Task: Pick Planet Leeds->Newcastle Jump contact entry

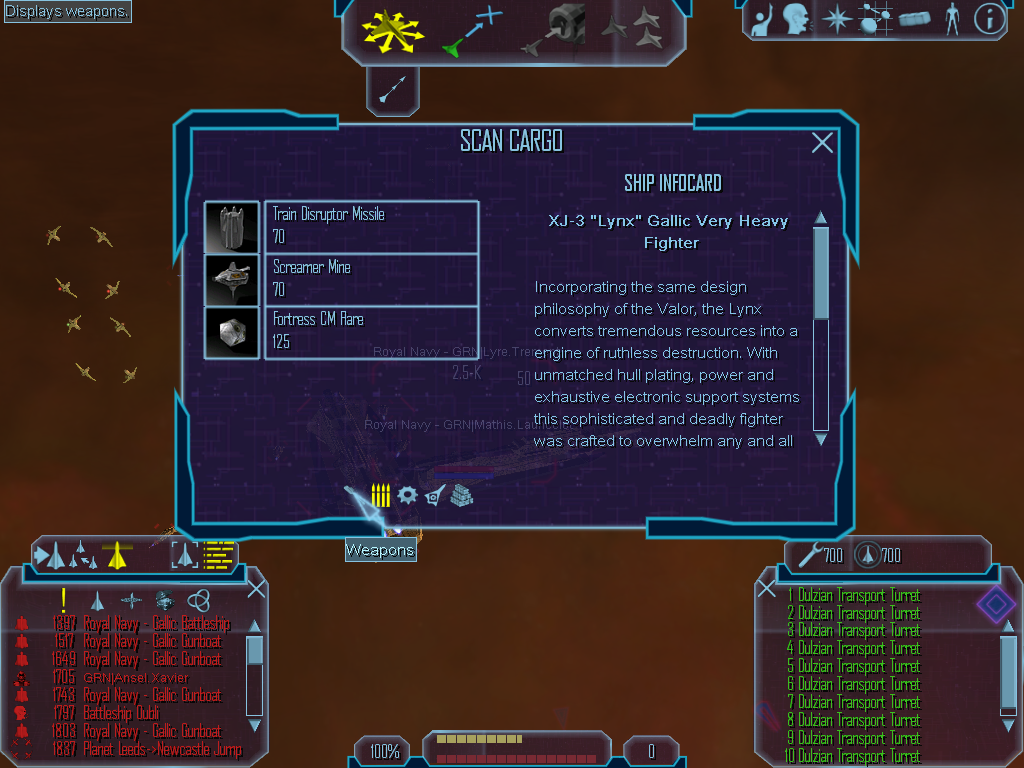Action: 162,750
